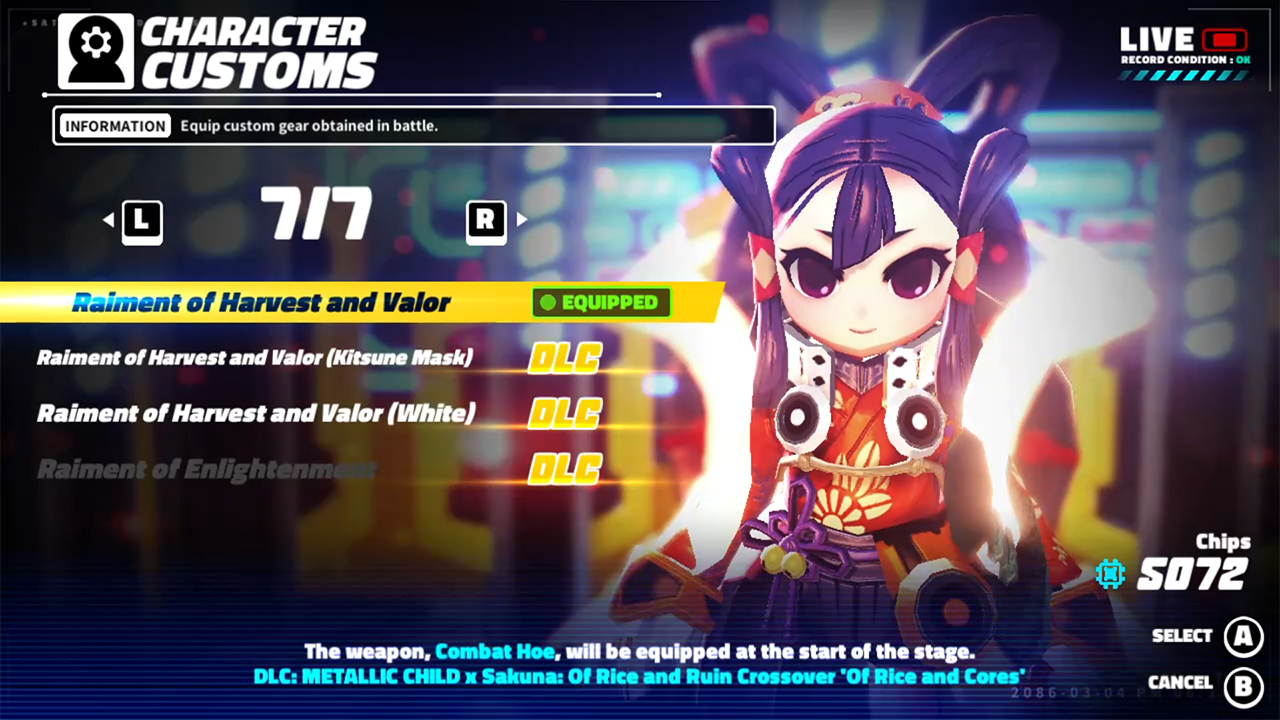This screenshot has height=720, width=1280.
Task: Click the R shoulder button icon
Action: pyautogui.click(x=486, y=221)
